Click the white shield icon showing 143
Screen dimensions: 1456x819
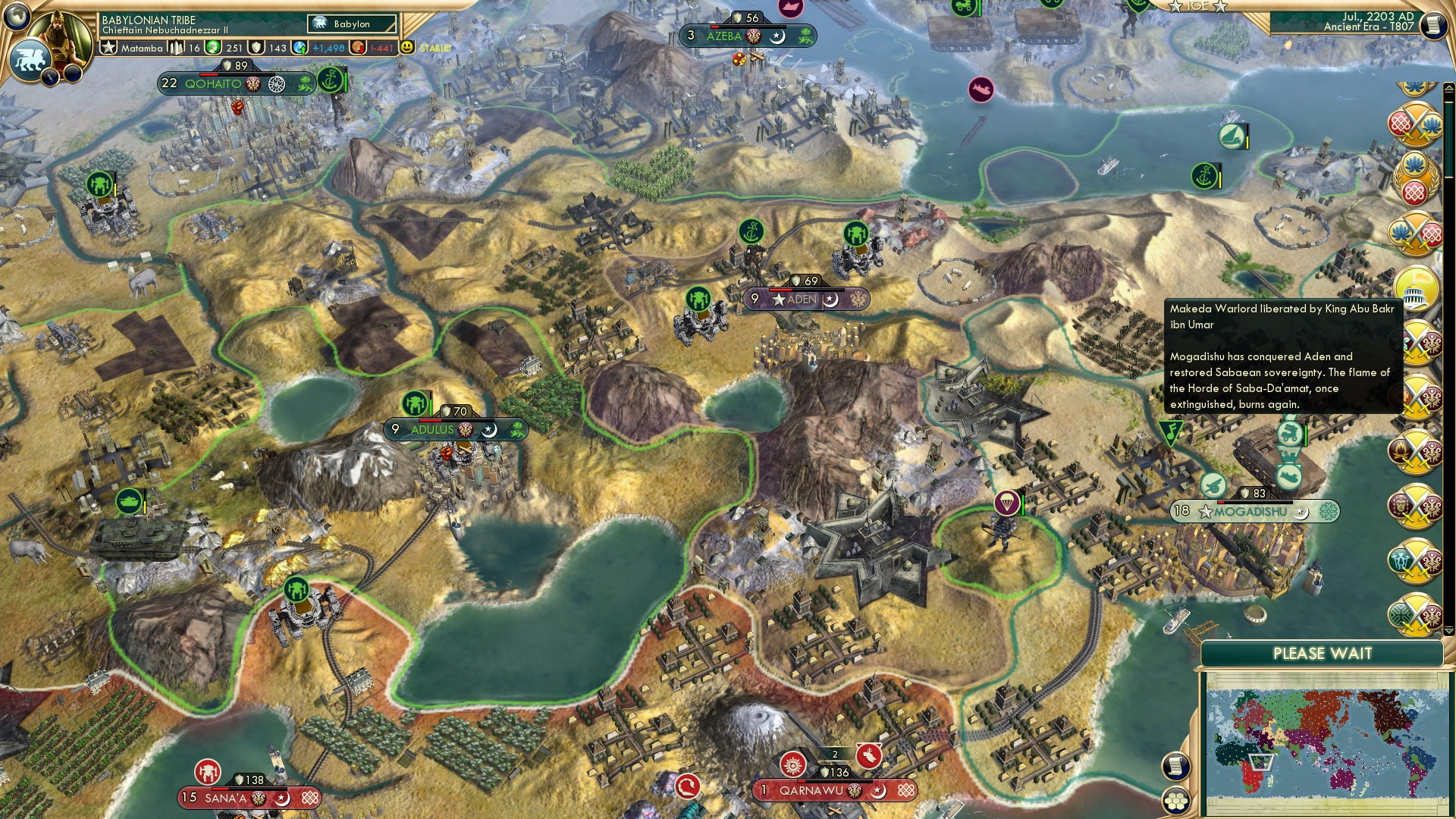coord(258,47)
